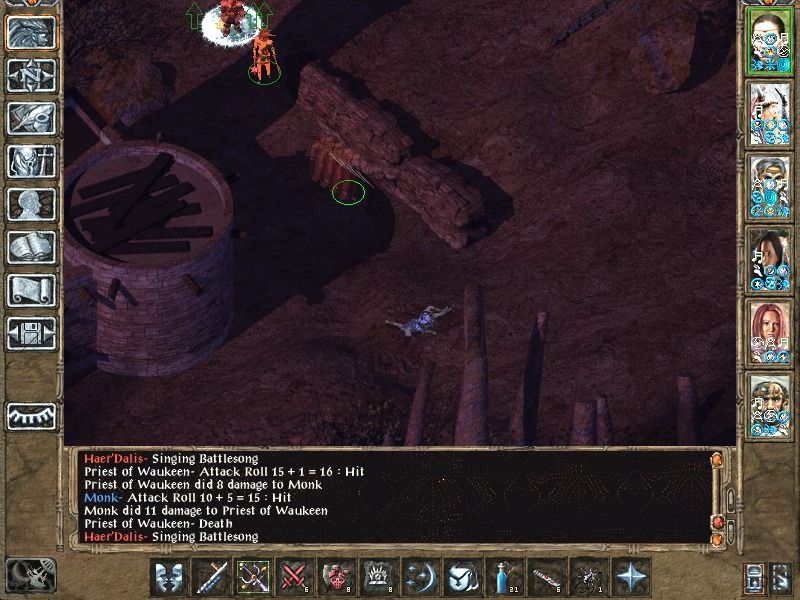Rest the party with the closed-eye button
Image resolution: width=800 pixels, height=600 pixels.
point(31,416)
